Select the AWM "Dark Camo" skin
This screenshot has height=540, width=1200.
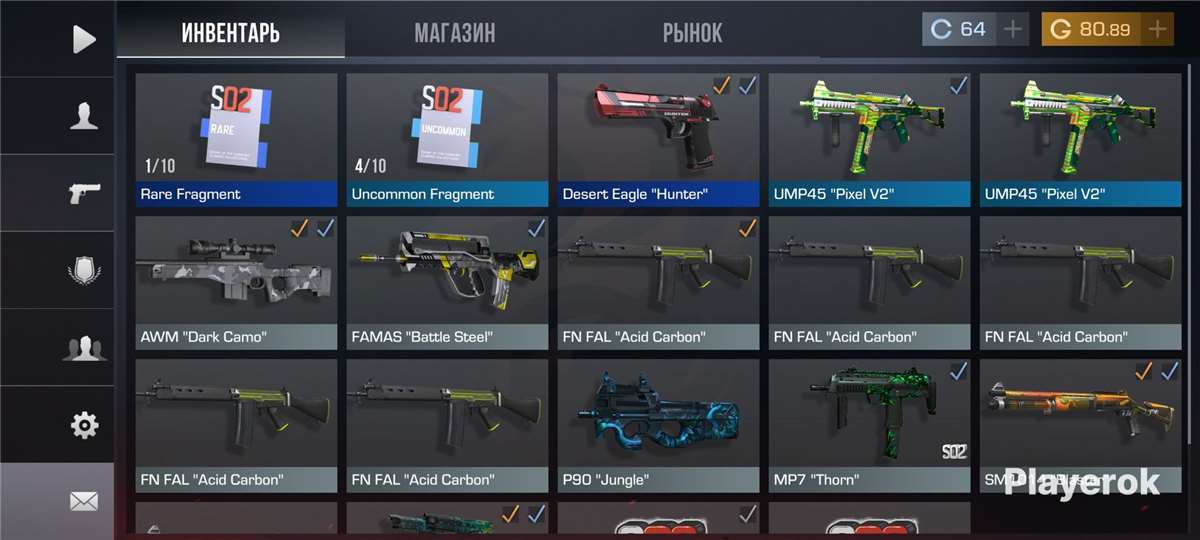click(236, 282)
